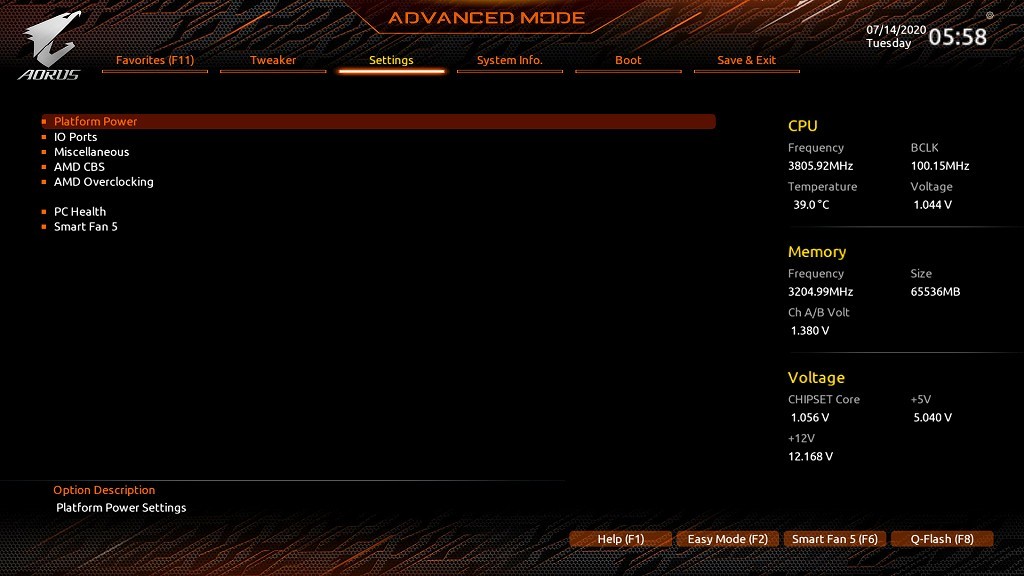Launch the Q-Flash (F8) utility

(x=941, y=539)
